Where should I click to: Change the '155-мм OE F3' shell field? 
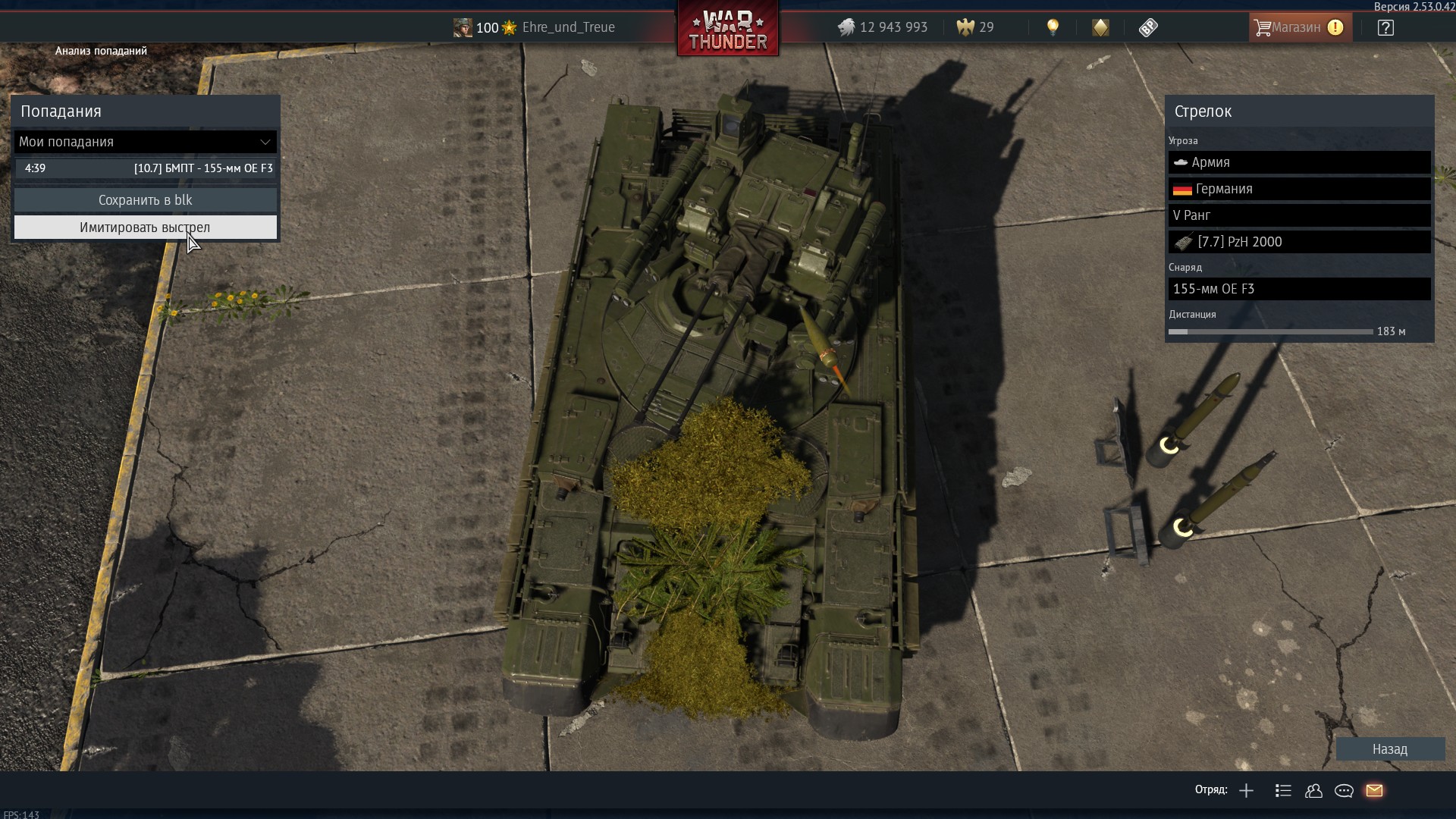click(1299, 289)
